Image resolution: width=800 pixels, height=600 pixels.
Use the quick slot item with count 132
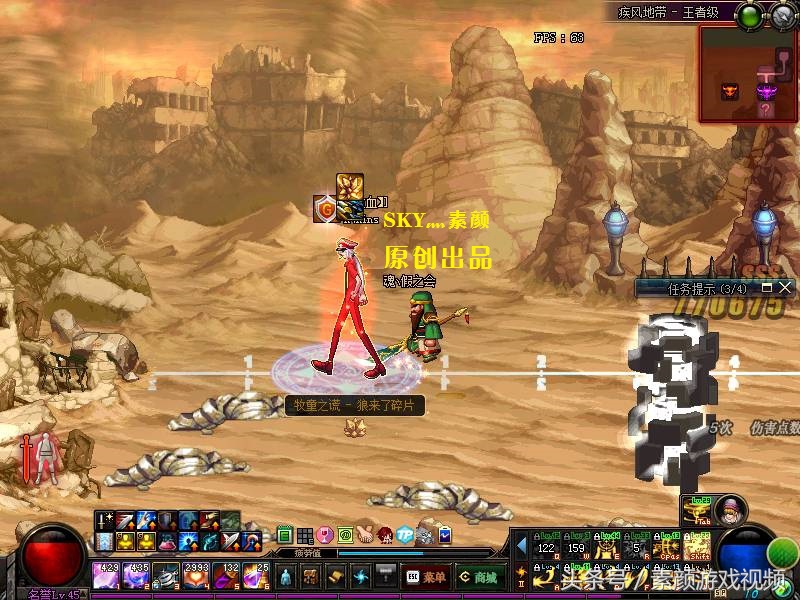click(x=227, y=576)
